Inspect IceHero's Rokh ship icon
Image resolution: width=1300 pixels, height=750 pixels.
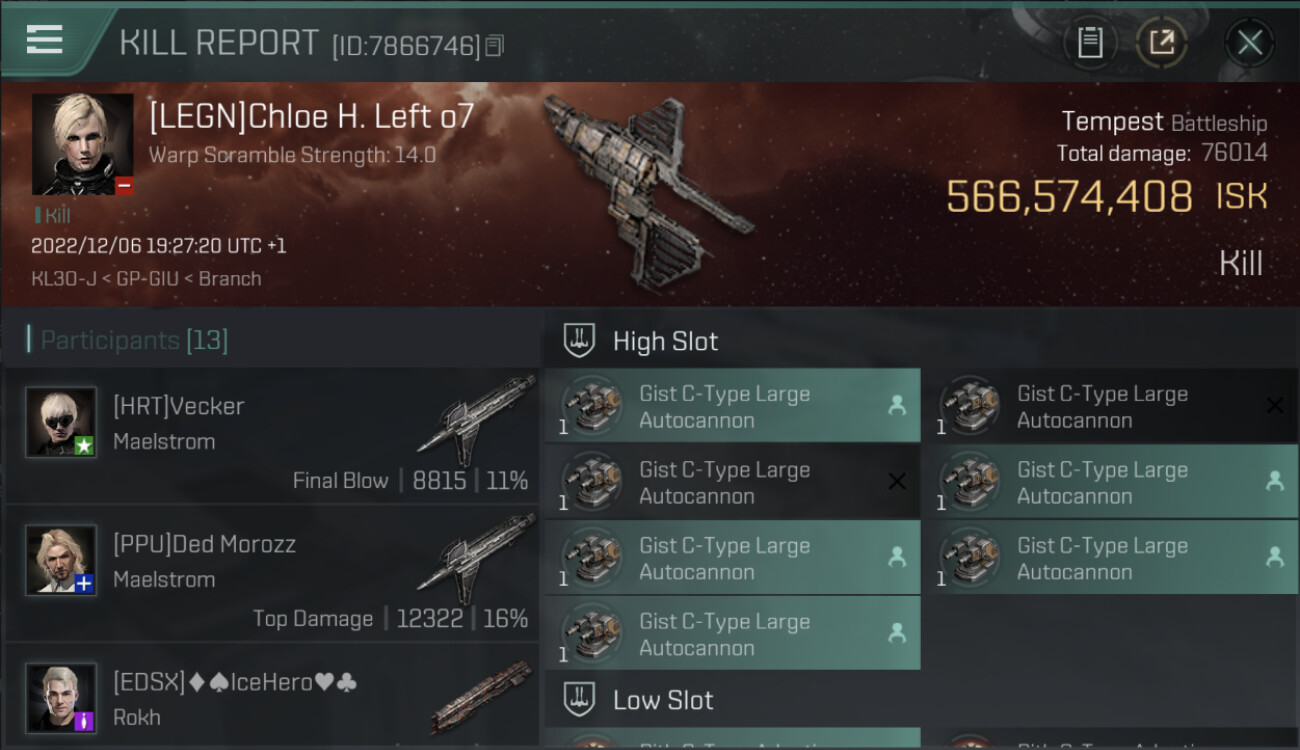click(x=481, y=697)
